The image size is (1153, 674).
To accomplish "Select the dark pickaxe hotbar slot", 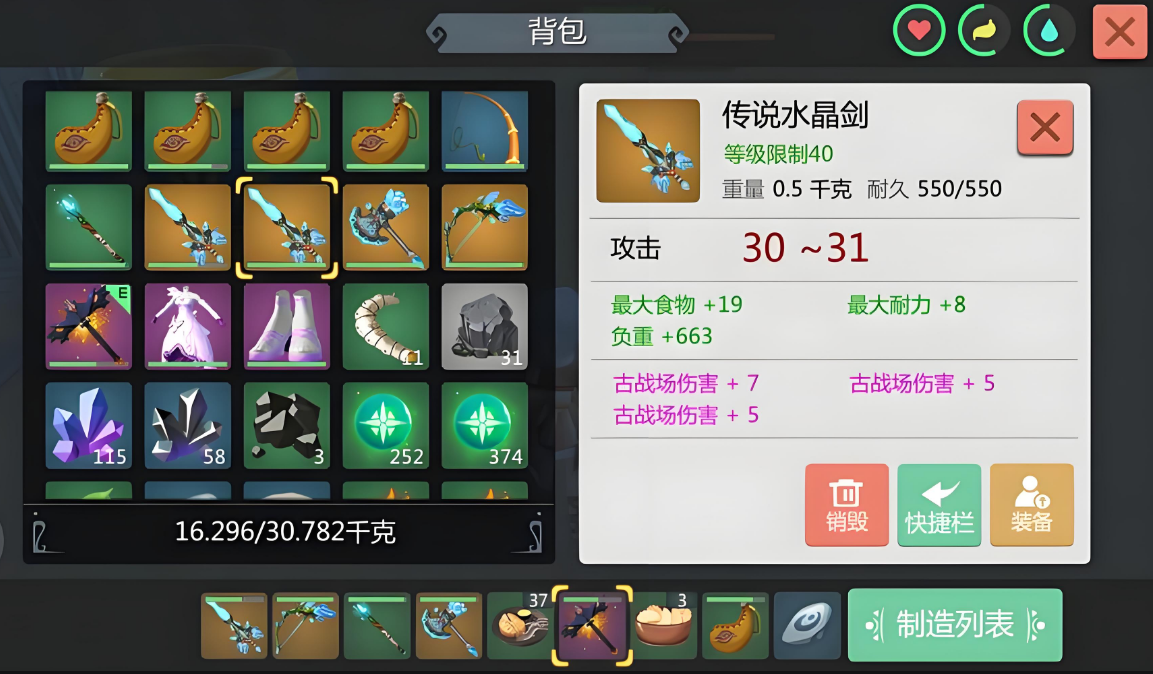I will [594, 626].
